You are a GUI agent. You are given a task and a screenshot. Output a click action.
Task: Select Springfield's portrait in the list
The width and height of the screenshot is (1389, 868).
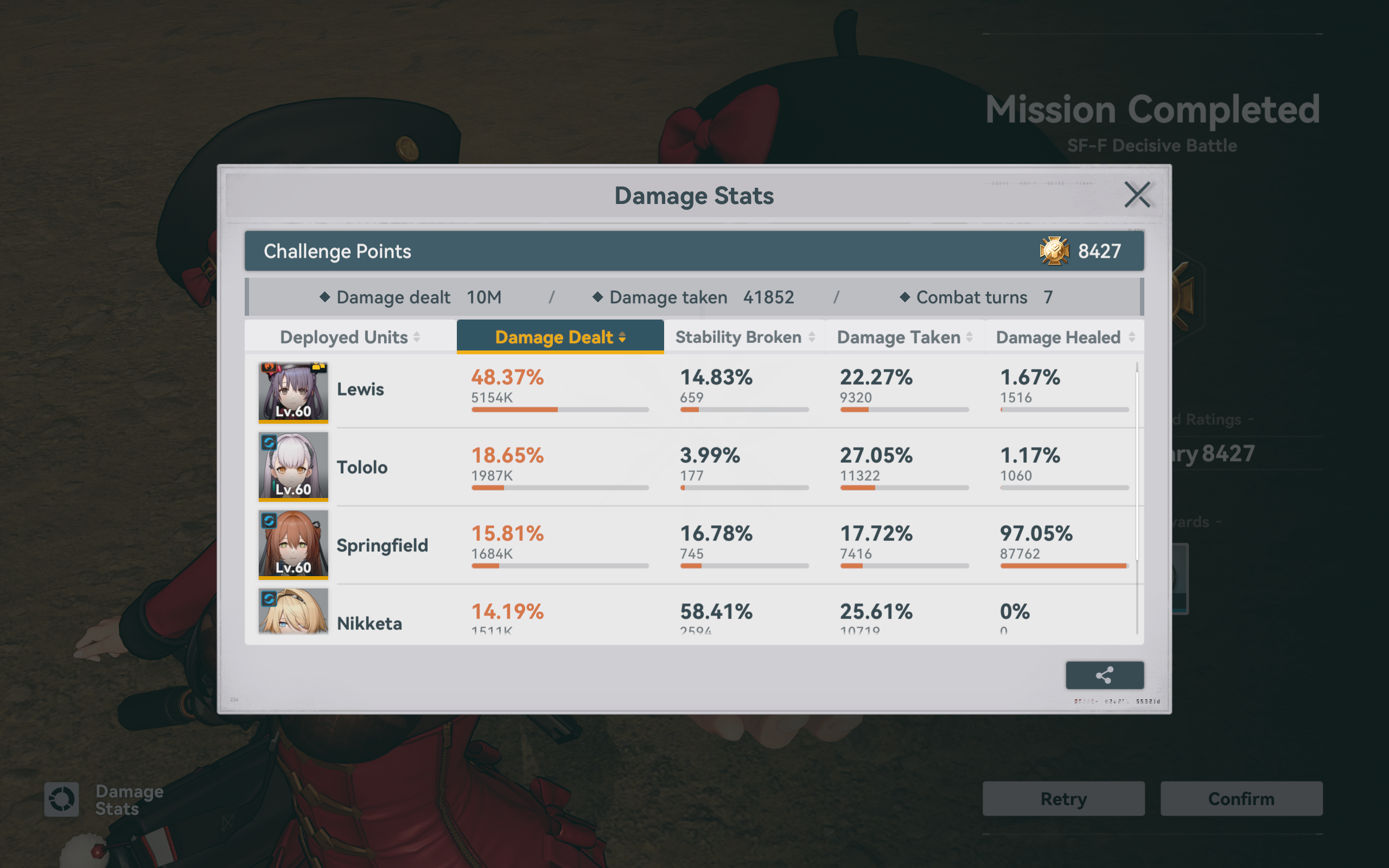pos(294,544)
